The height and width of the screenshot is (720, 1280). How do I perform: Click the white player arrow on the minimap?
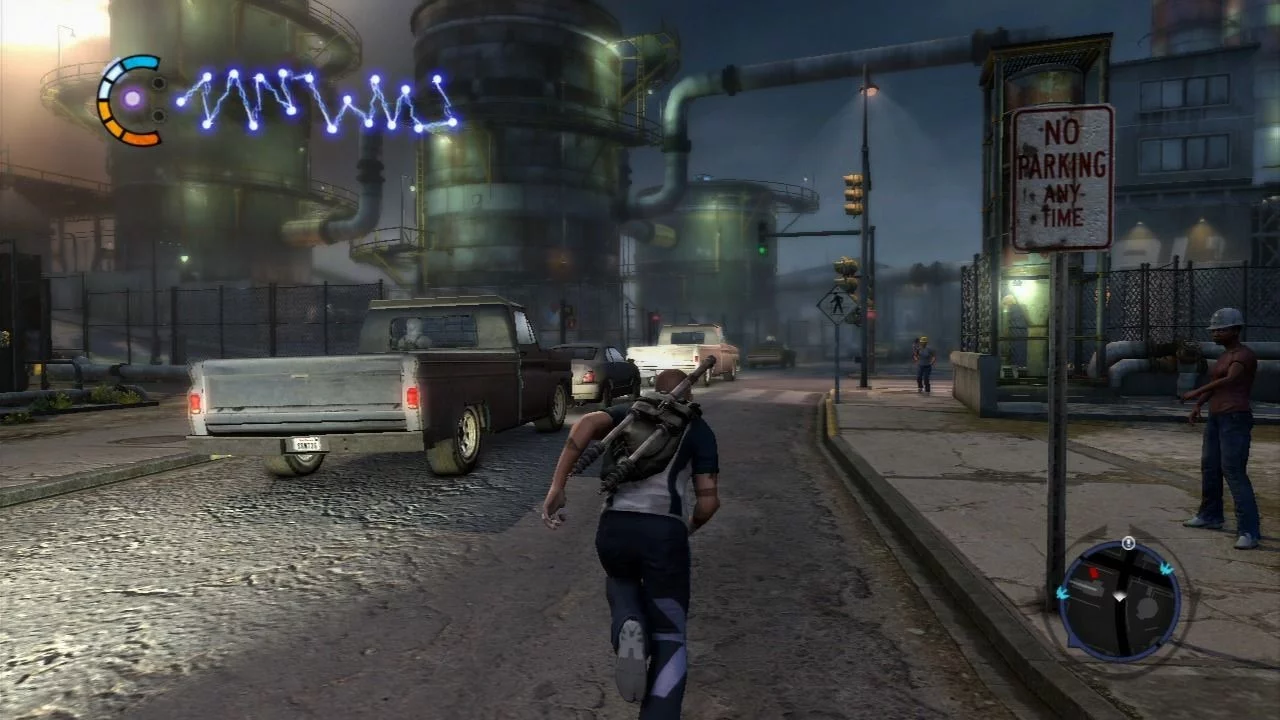point(1120,596)
